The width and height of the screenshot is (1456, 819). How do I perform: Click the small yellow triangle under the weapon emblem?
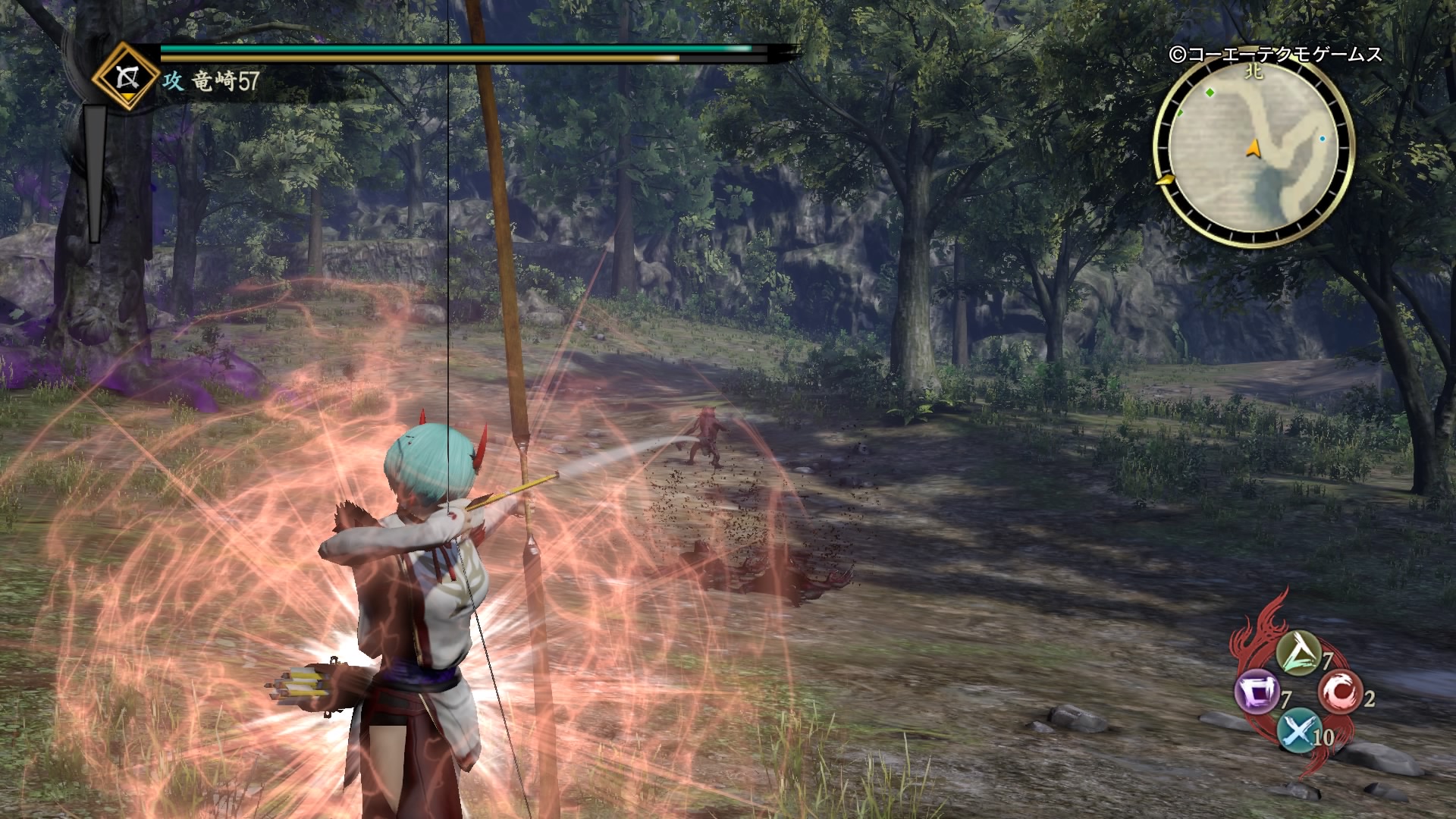[x=128, y=97]
